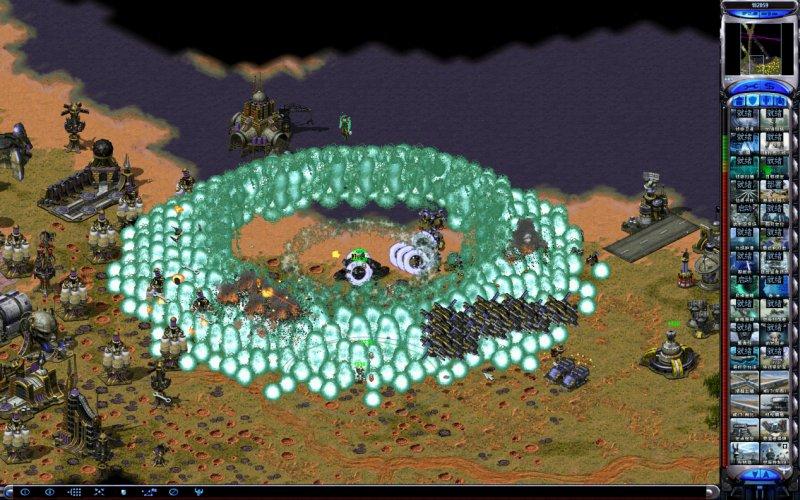Switch to the defenses shield tab

pos(751,101)
